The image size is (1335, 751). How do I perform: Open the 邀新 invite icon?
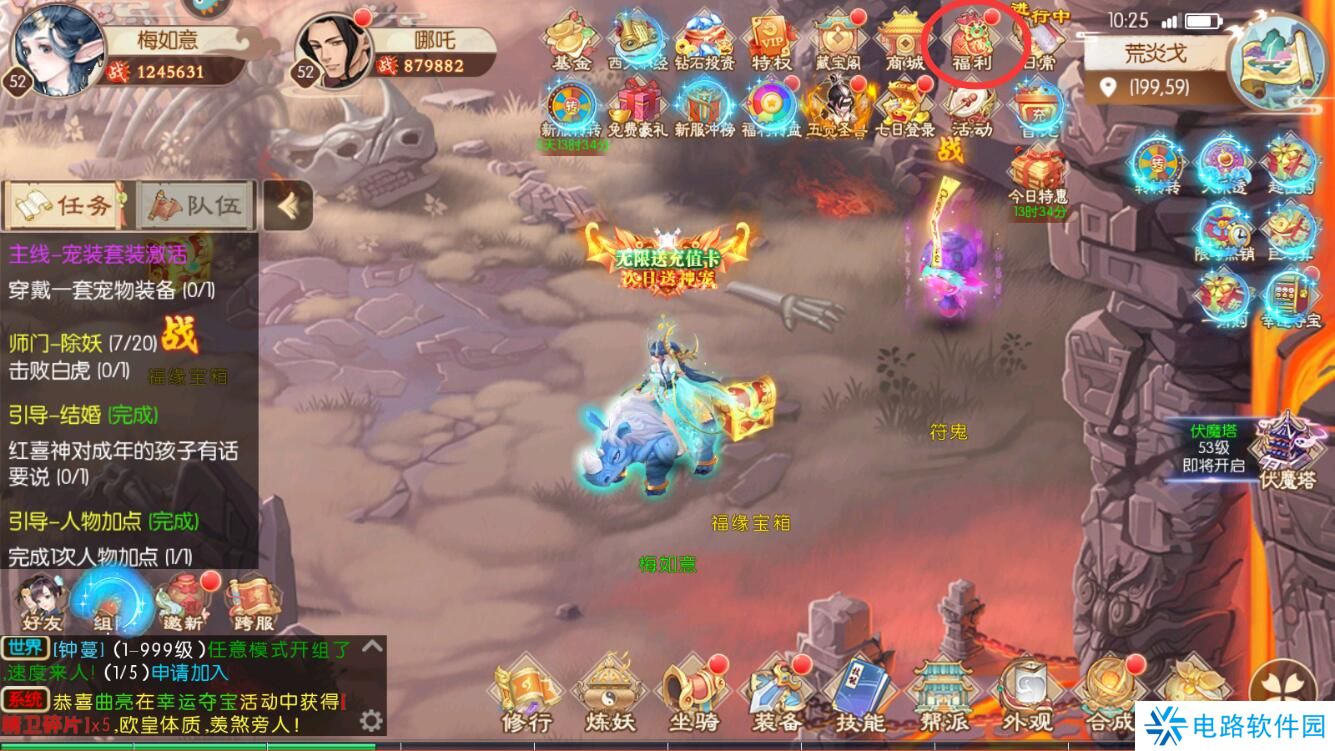click(x=185, y=603)
